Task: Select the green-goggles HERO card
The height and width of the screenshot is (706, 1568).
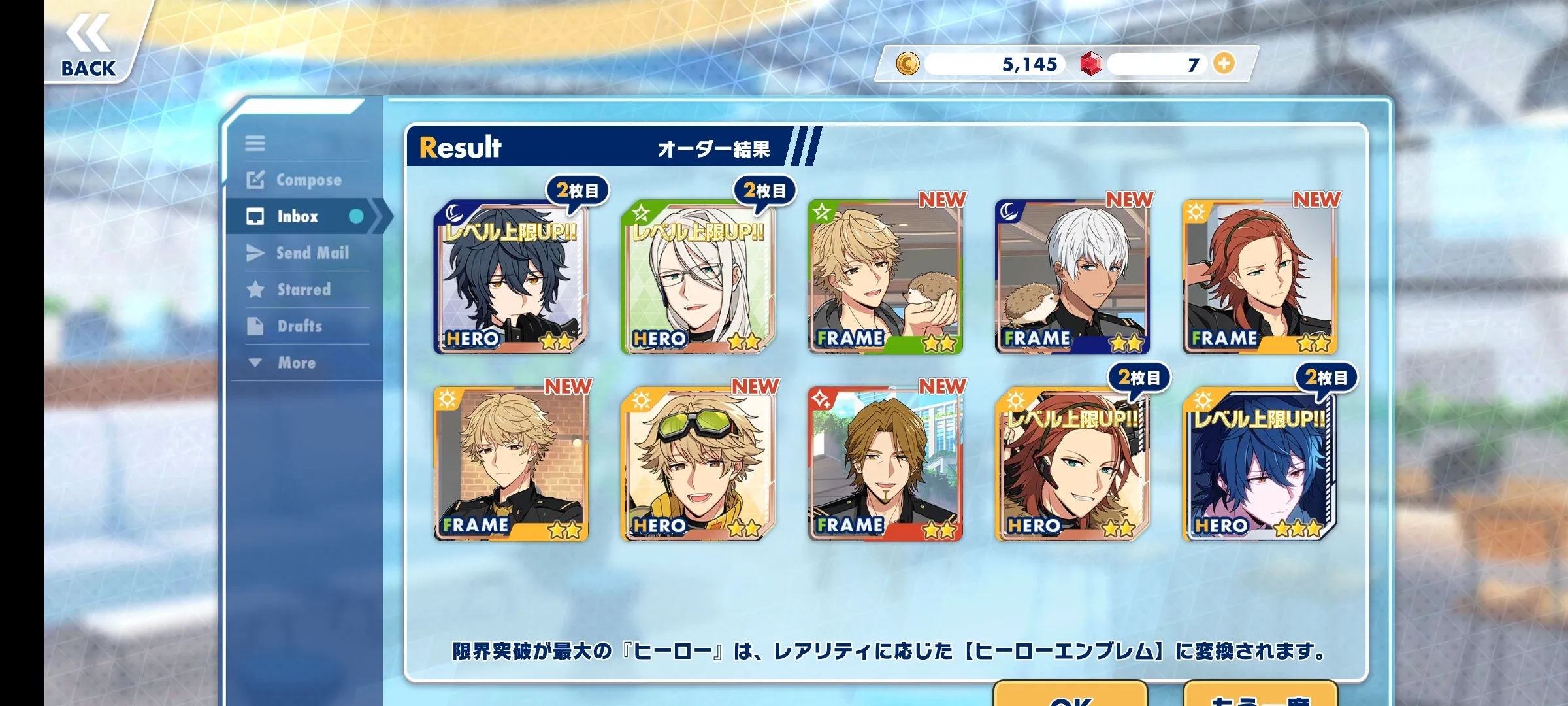Action: pyautogui.click(x=698, y=465)
